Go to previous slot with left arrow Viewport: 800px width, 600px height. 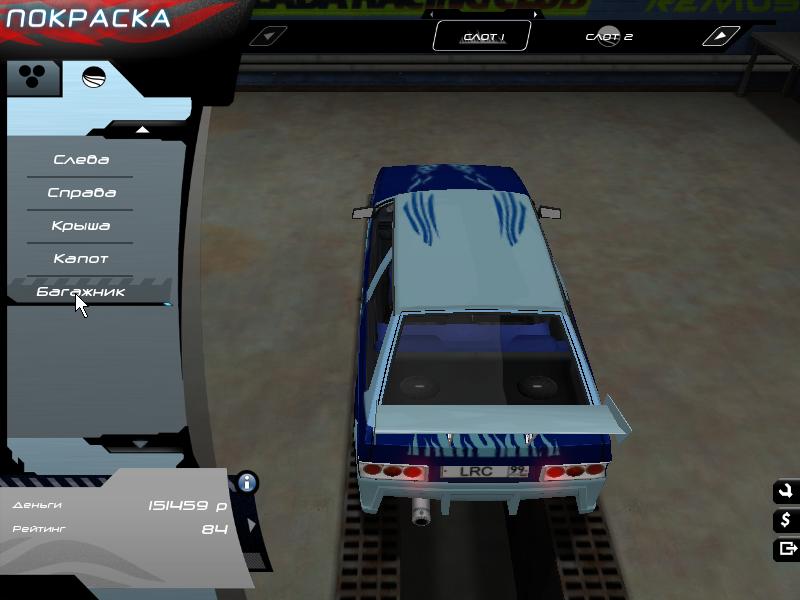click(x=267, y=37)
